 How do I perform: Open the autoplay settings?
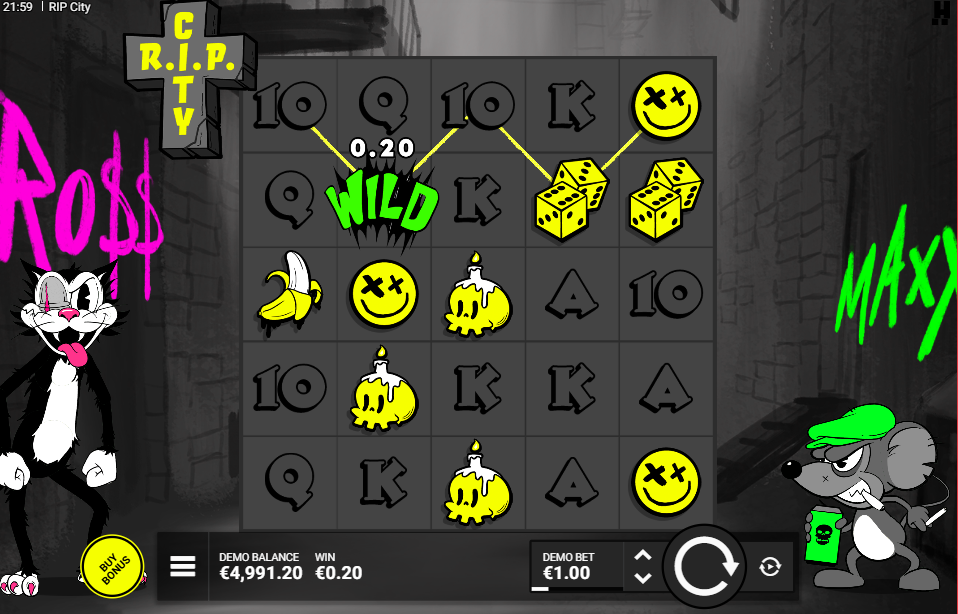769,567
